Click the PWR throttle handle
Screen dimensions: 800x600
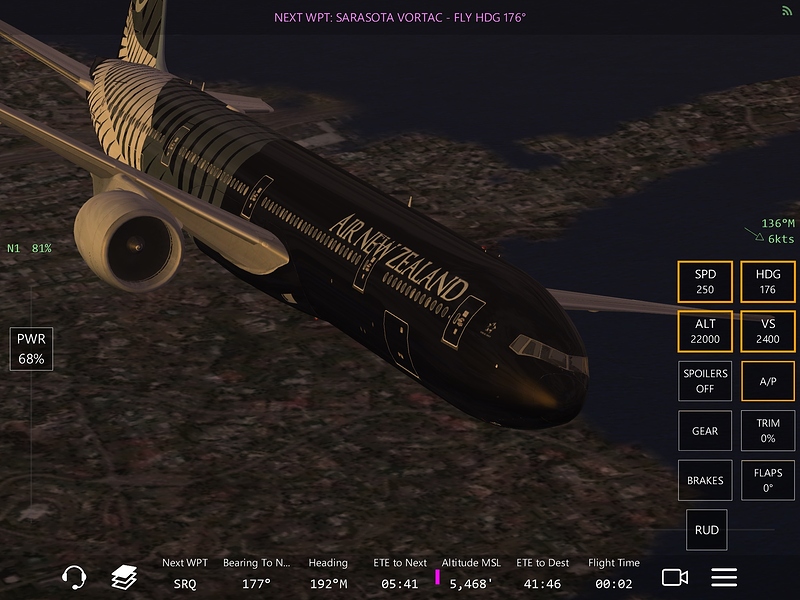coord(31,350)
